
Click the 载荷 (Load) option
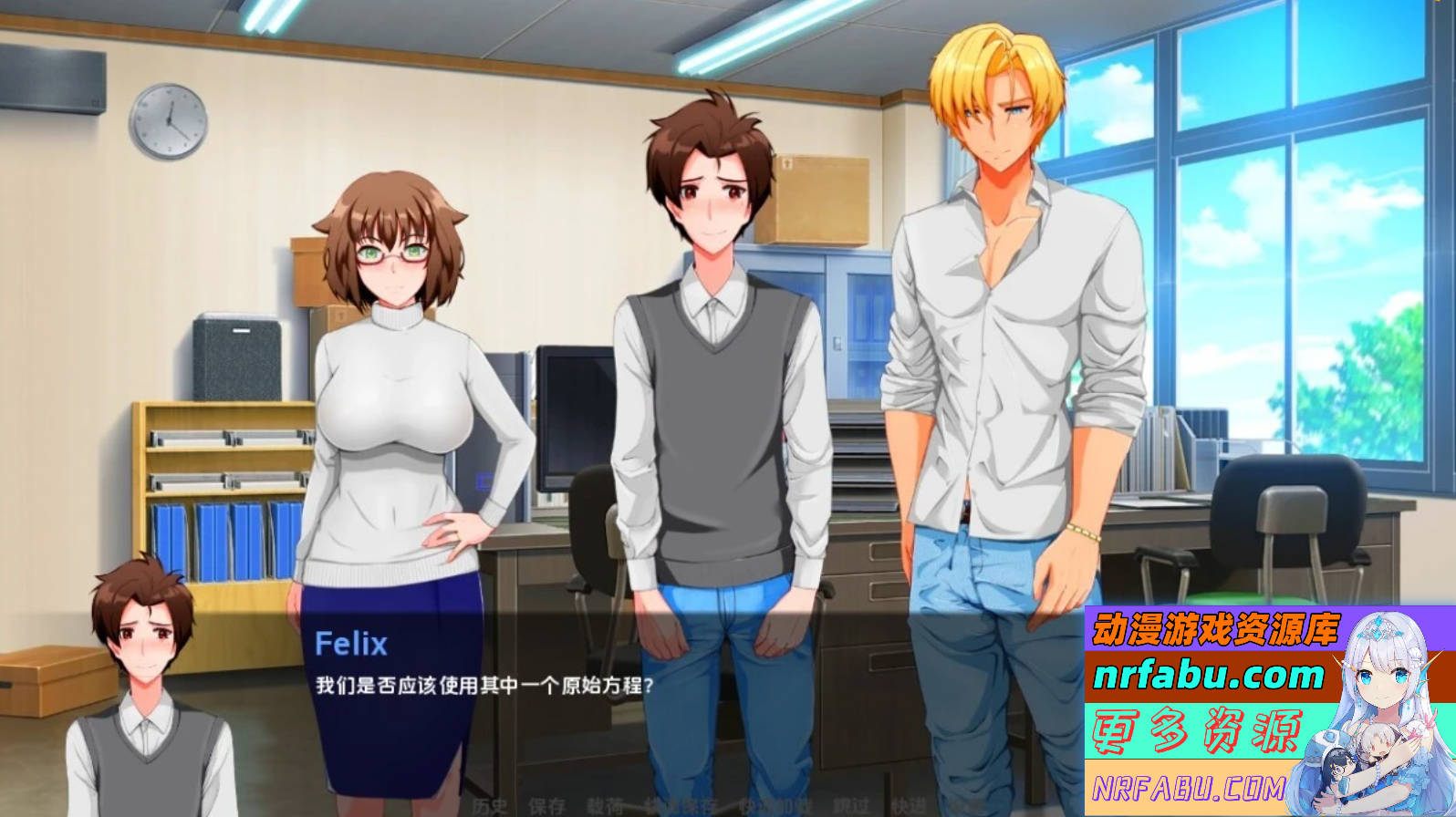pyautogui.click(x=605, y=805)
